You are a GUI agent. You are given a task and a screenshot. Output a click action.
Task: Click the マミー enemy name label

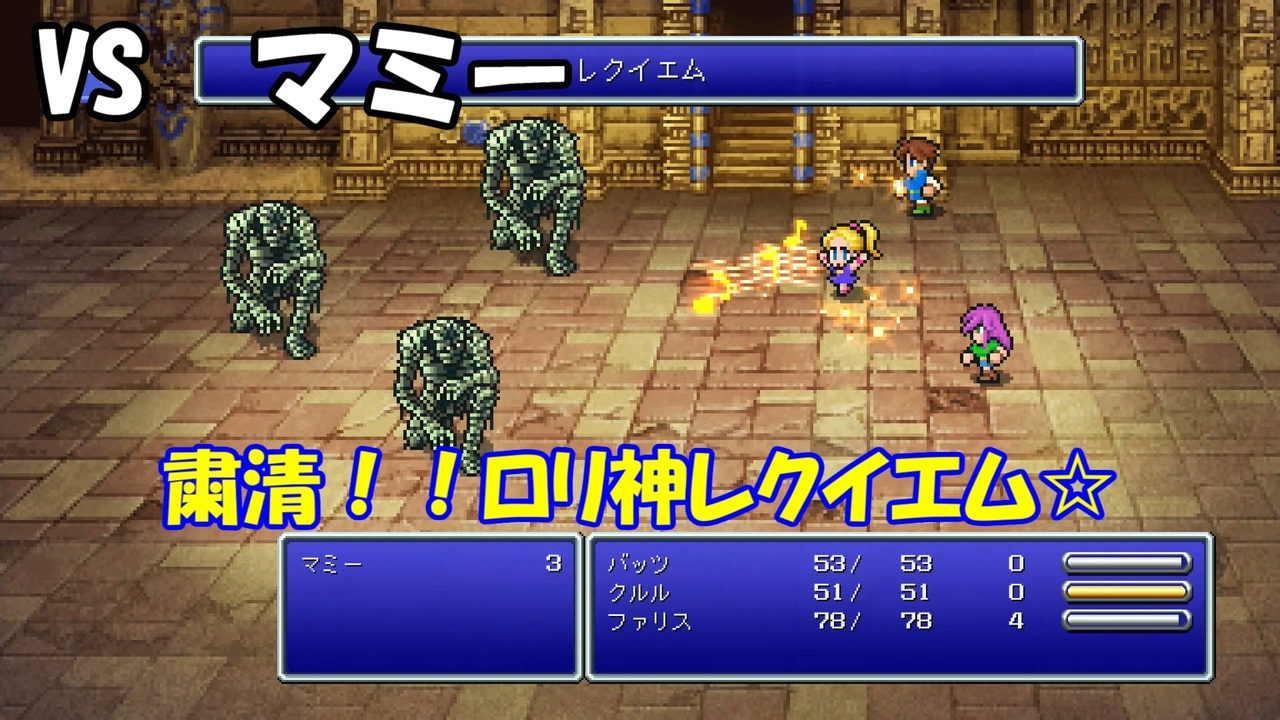coord(330,562)
